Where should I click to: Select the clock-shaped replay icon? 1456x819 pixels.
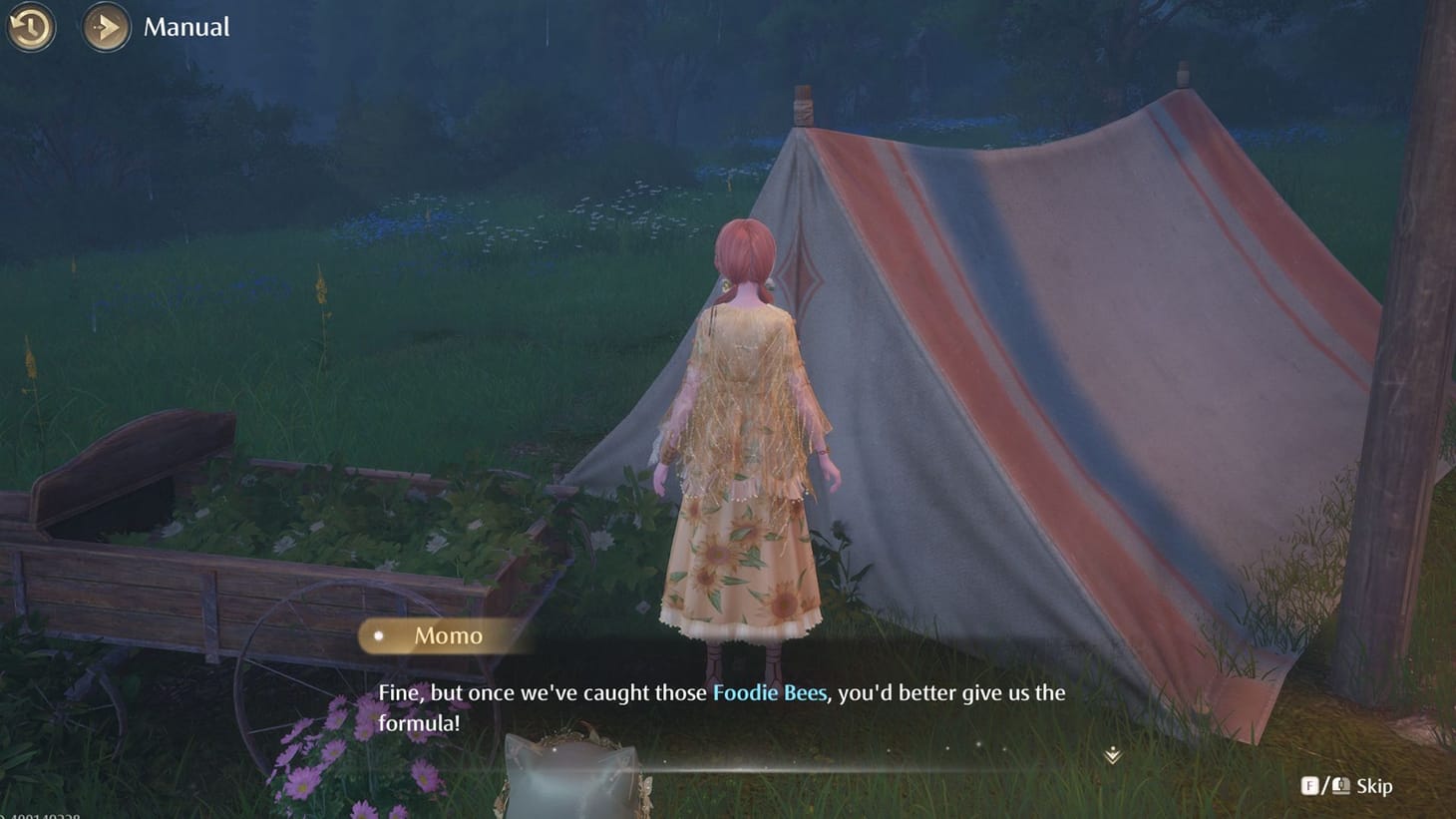(30, 27)
